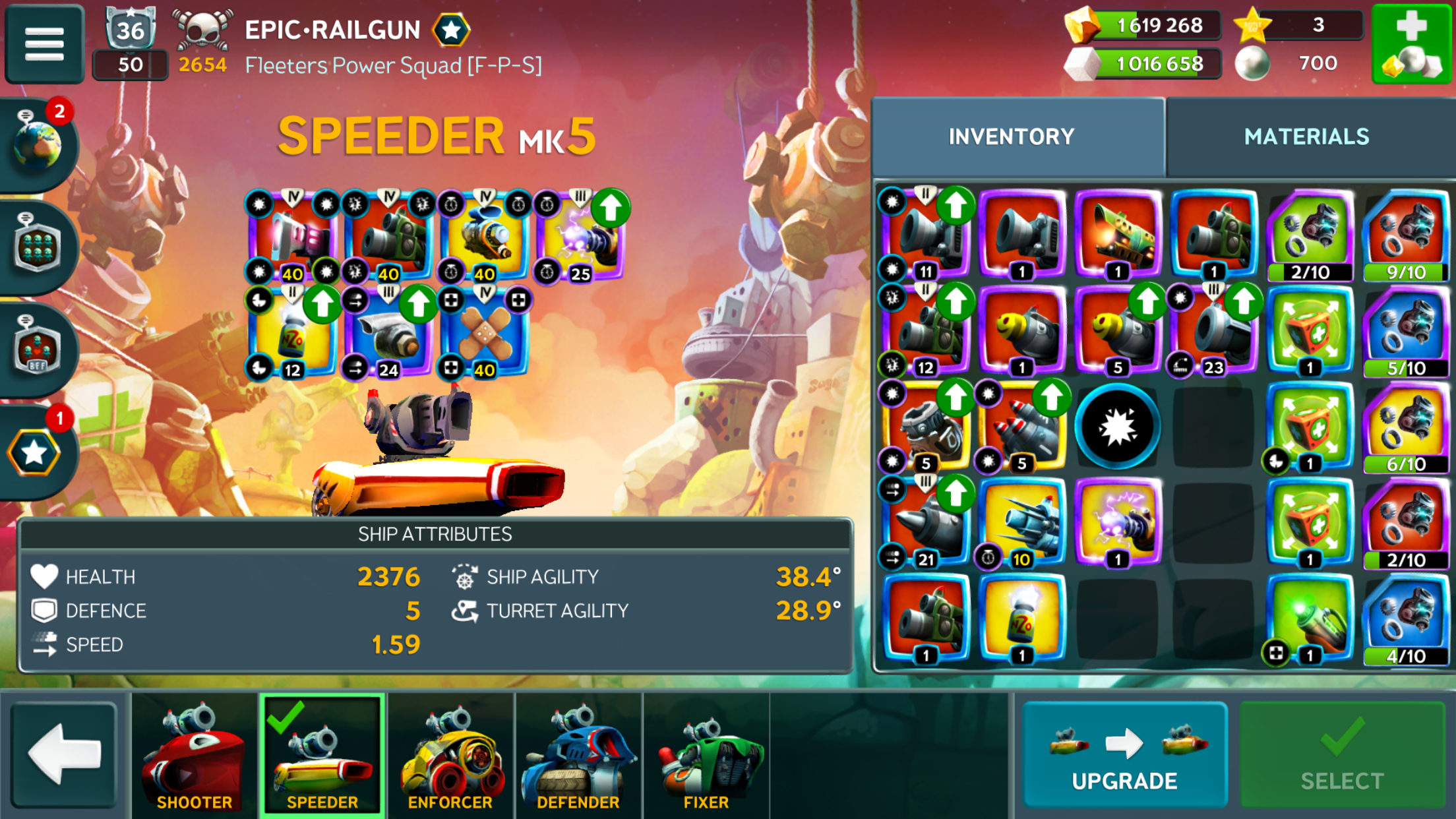
Task: Select the inventory drill item level 21
Action: tap(925, 522)
